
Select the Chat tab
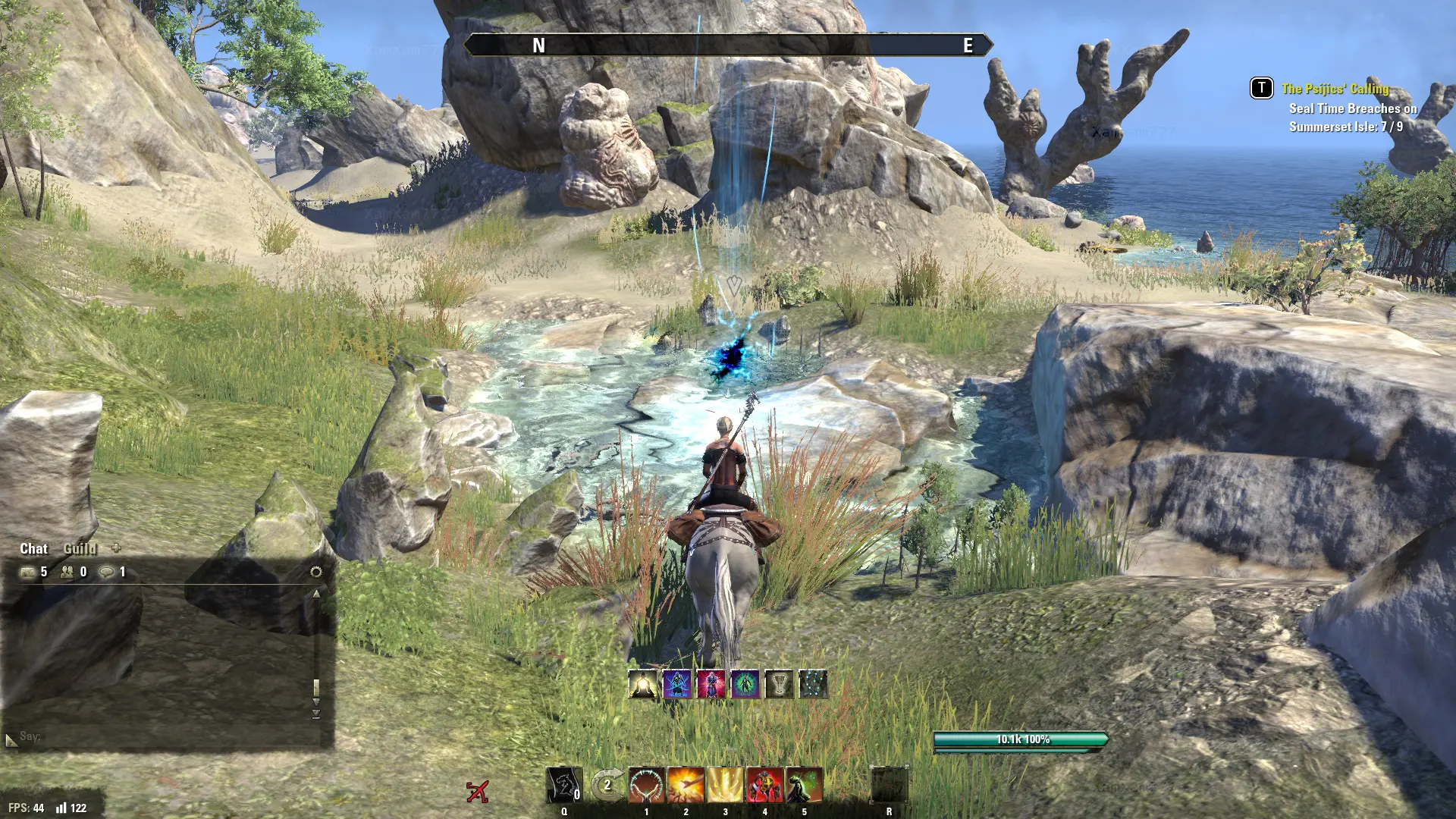[x=33, y=548]
